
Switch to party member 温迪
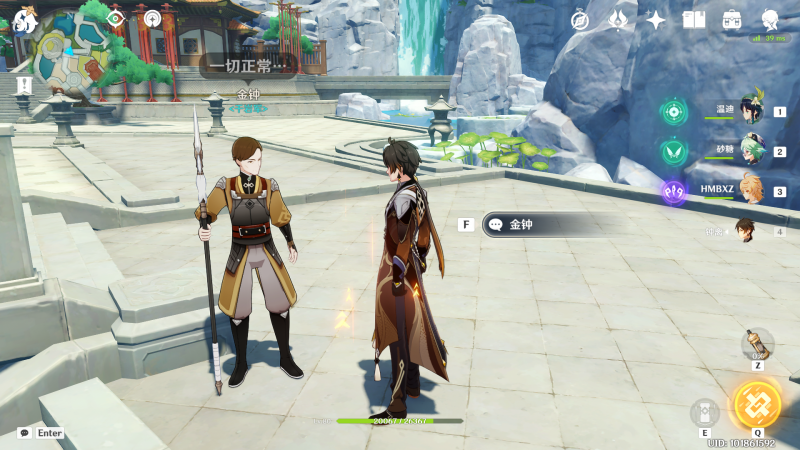tap(751, 110)
